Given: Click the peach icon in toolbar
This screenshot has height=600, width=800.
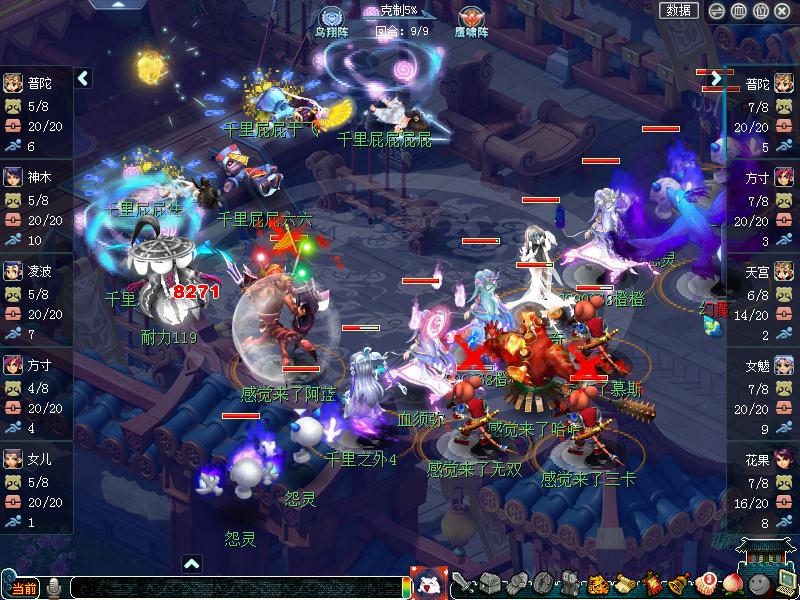Looking at the screenshot, I should (x=733, y=584).
